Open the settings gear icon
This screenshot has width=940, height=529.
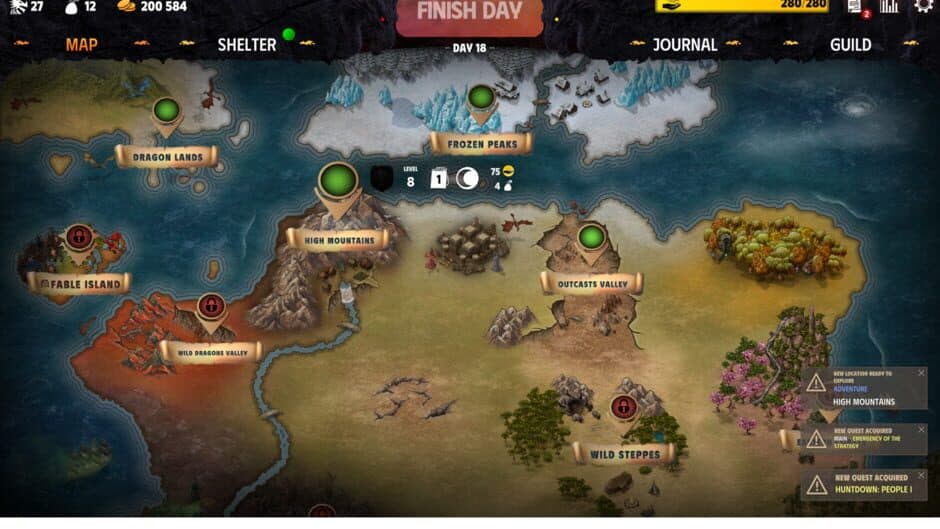click(x=922, y=7)
